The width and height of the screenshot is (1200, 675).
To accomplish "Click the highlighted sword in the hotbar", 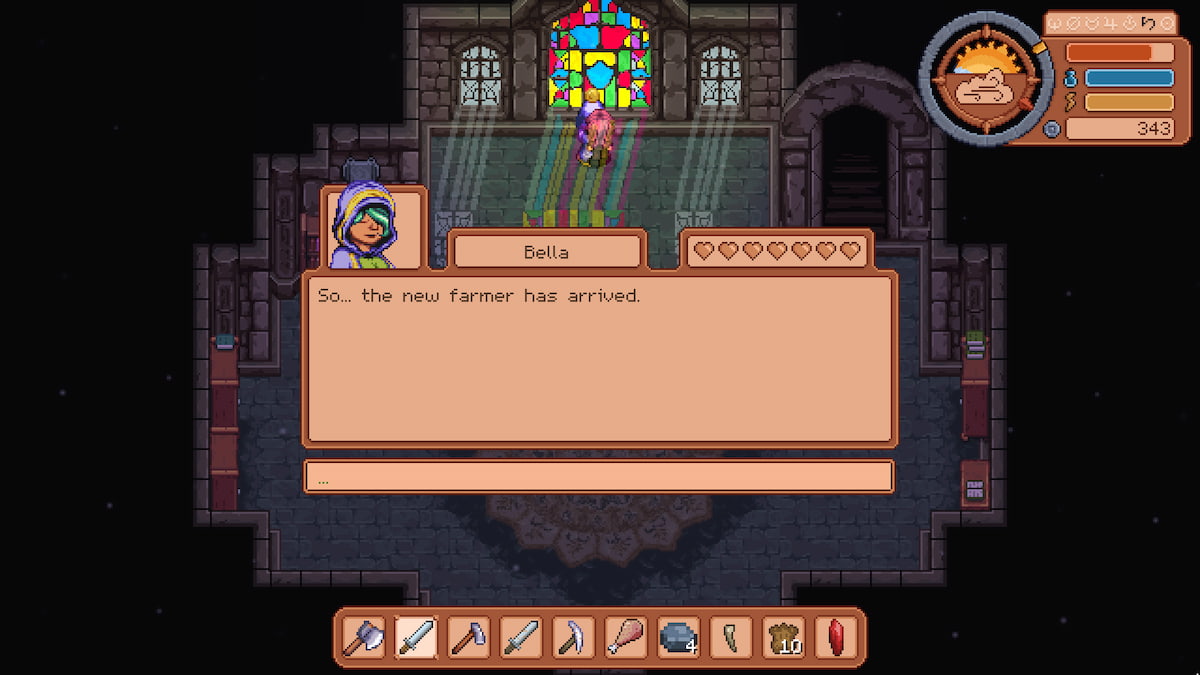I will tap(416, 637).
